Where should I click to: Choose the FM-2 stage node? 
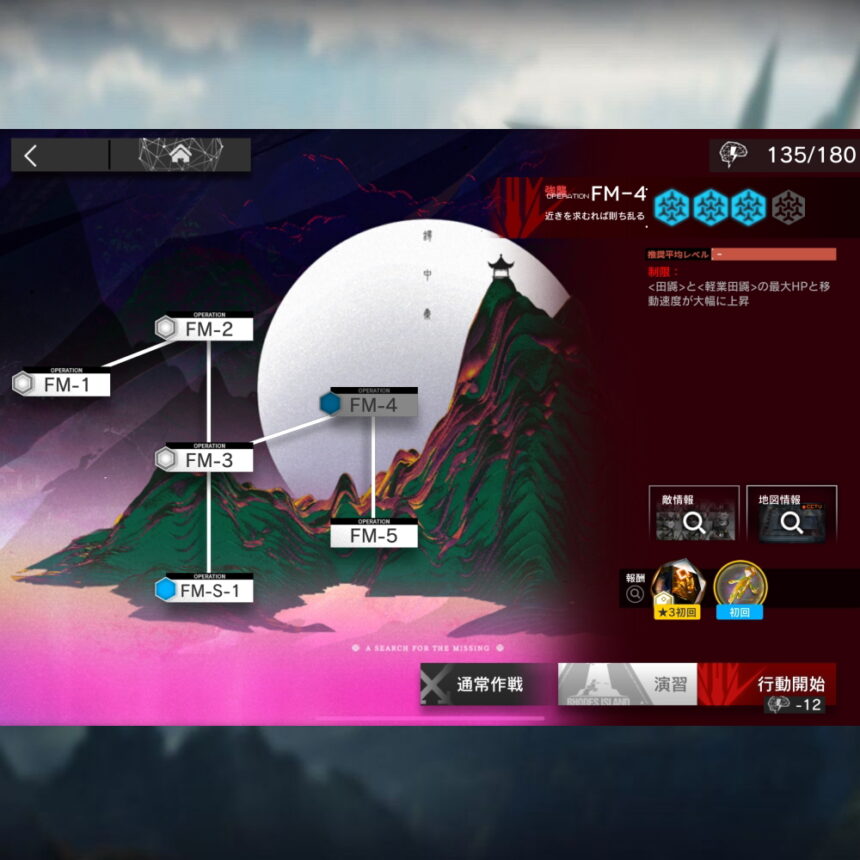[x=206, y=328]
